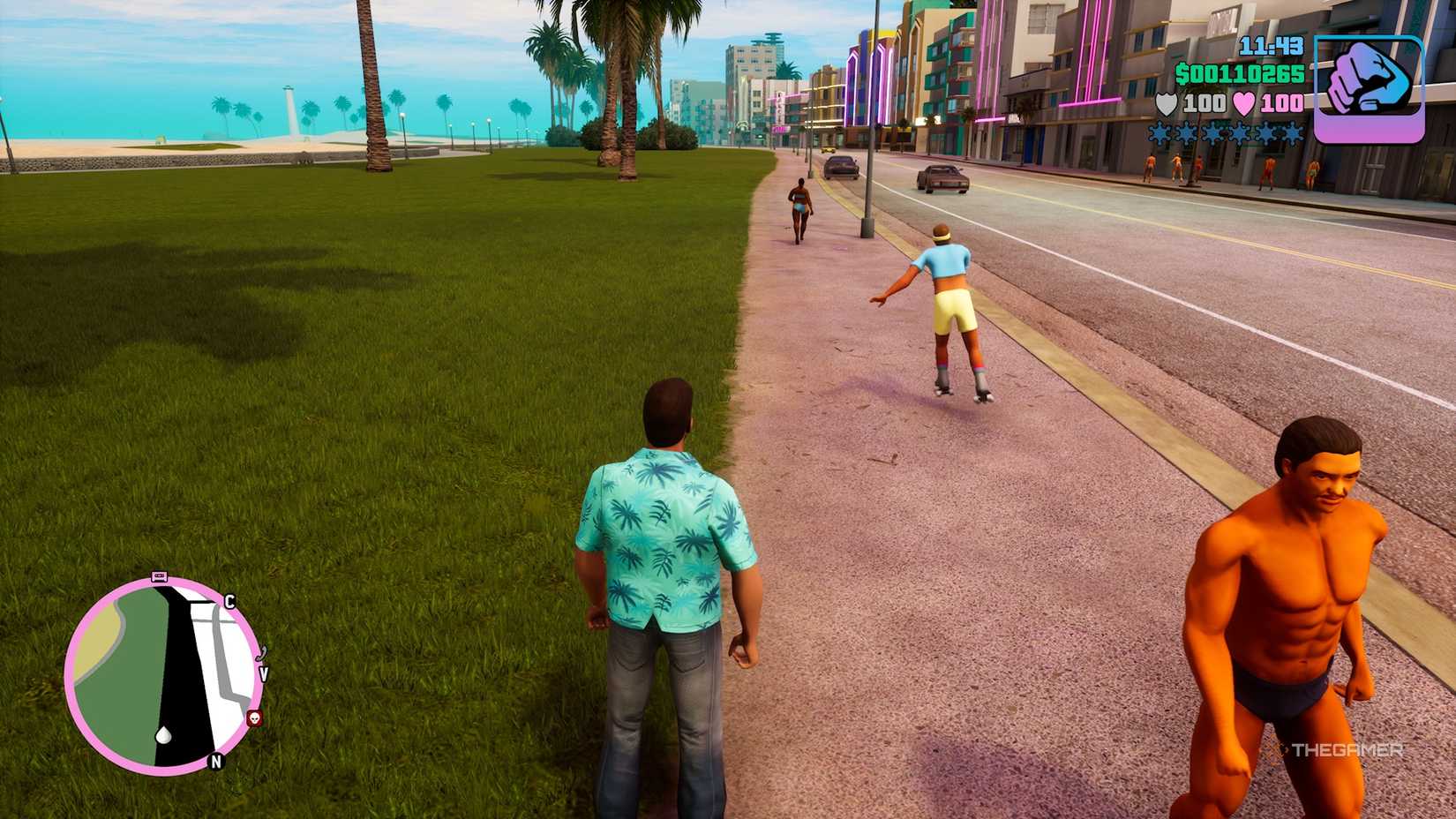Click the C mission blip on the minimap
The width and height of the screenshot is (1456, 819).
[x=229, y=602]
